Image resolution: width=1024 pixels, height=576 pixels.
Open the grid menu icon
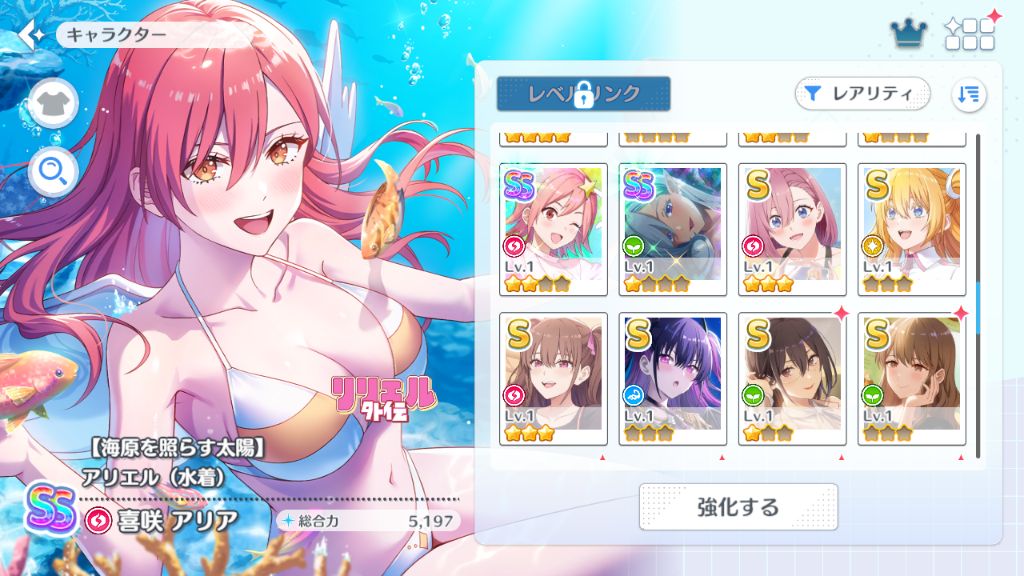pyautogui.click(x=969, y=34)
